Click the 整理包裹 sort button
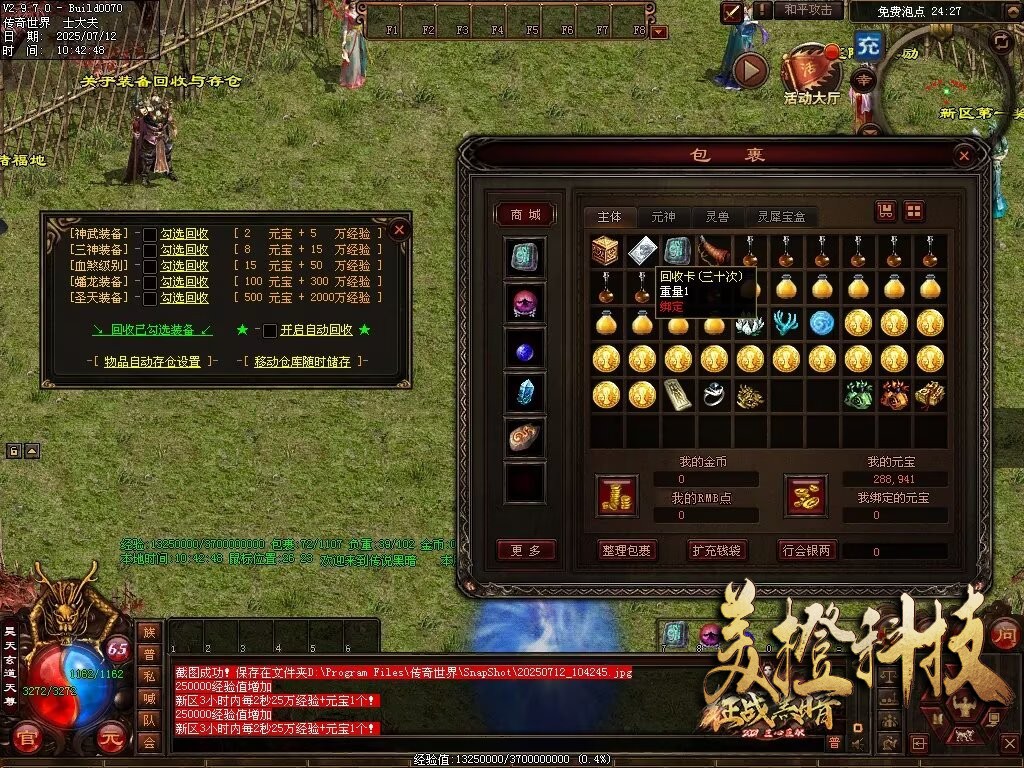The image size is (1024, 768). pos(627,550)
